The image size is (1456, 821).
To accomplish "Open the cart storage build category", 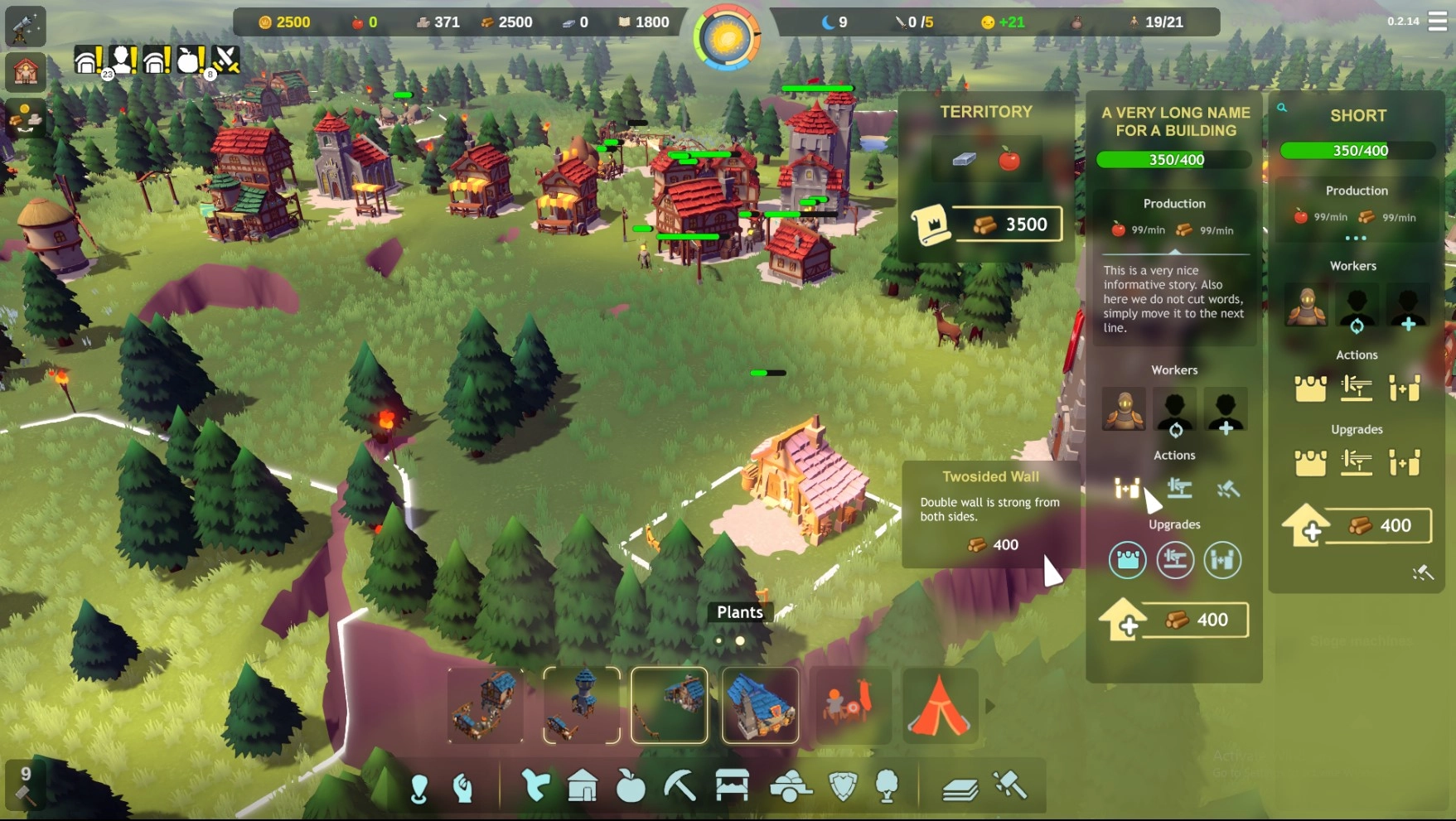I will point(790,785).
